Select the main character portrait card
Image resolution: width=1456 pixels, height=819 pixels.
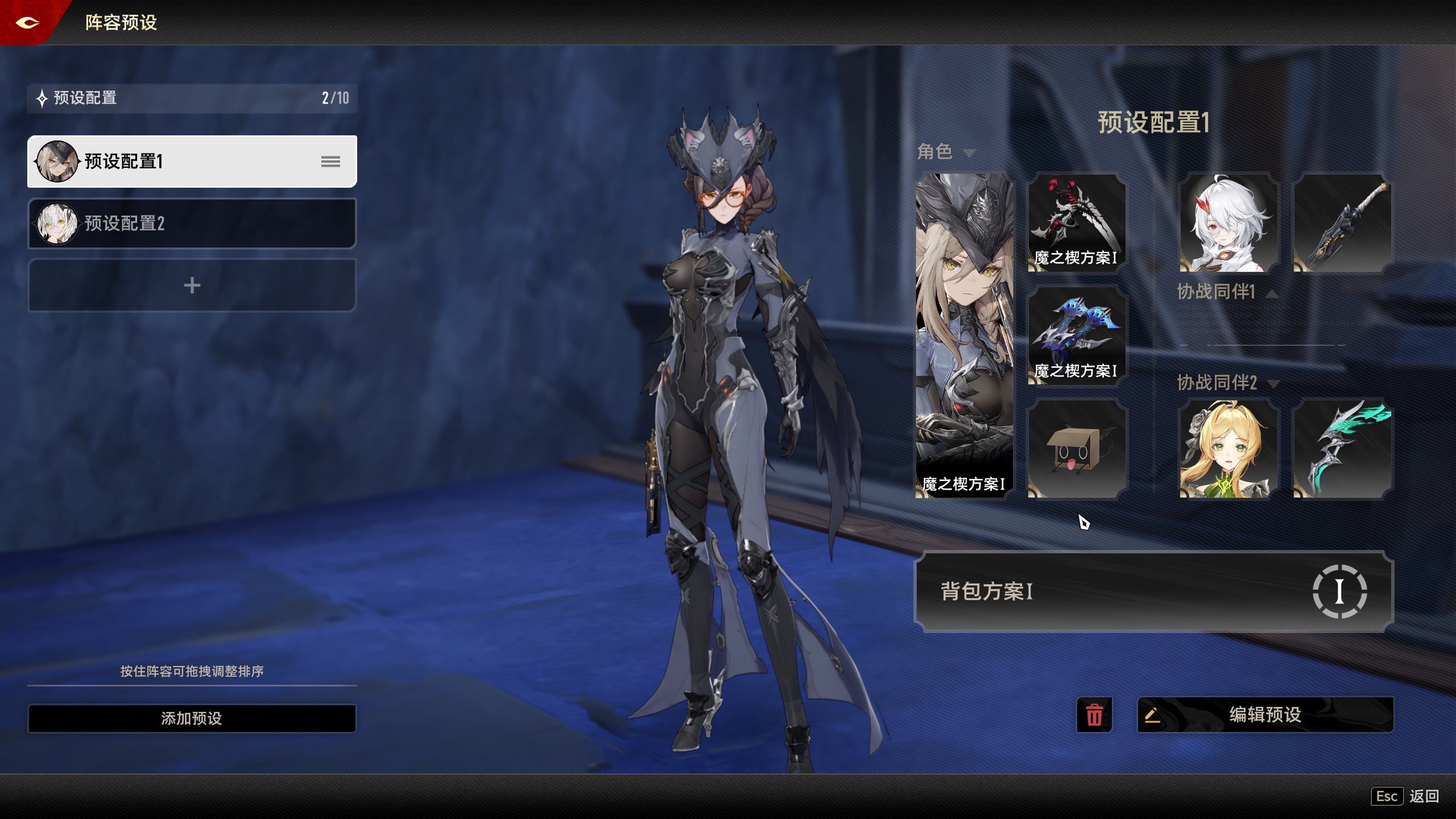(964, 336)
